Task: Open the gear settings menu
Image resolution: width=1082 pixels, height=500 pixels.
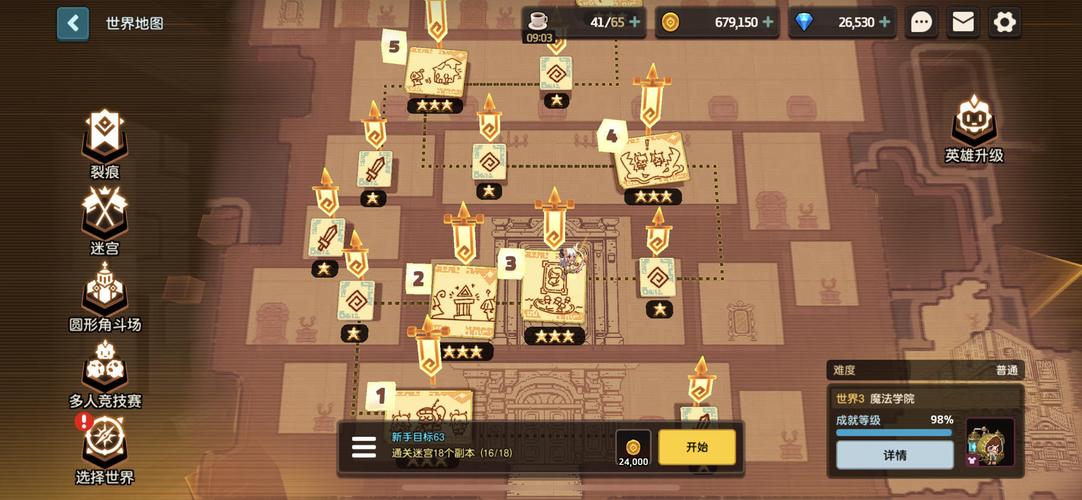Action: coord(1004,22)
